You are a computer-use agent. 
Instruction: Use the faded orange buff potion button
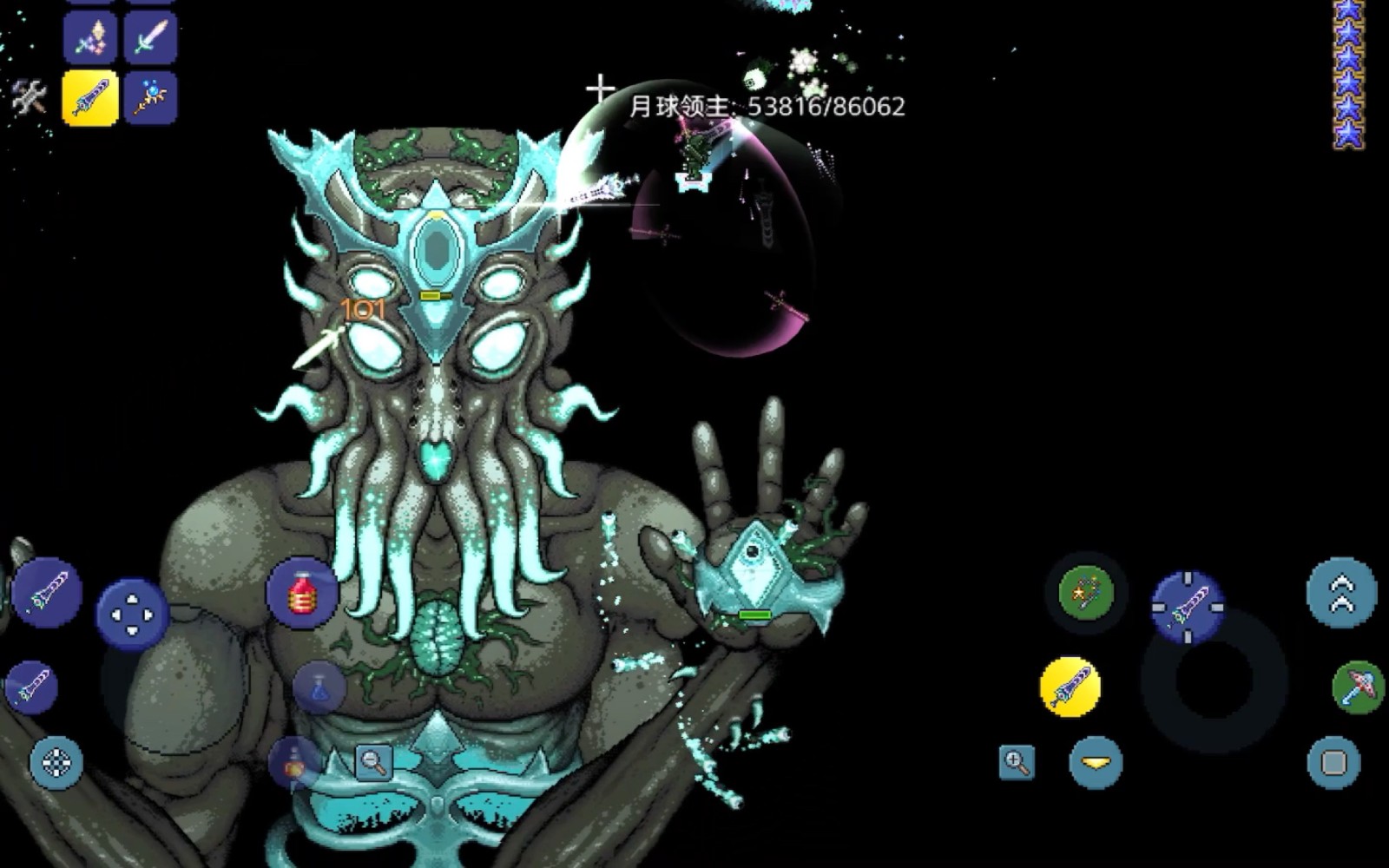click(x=294, y=762)
